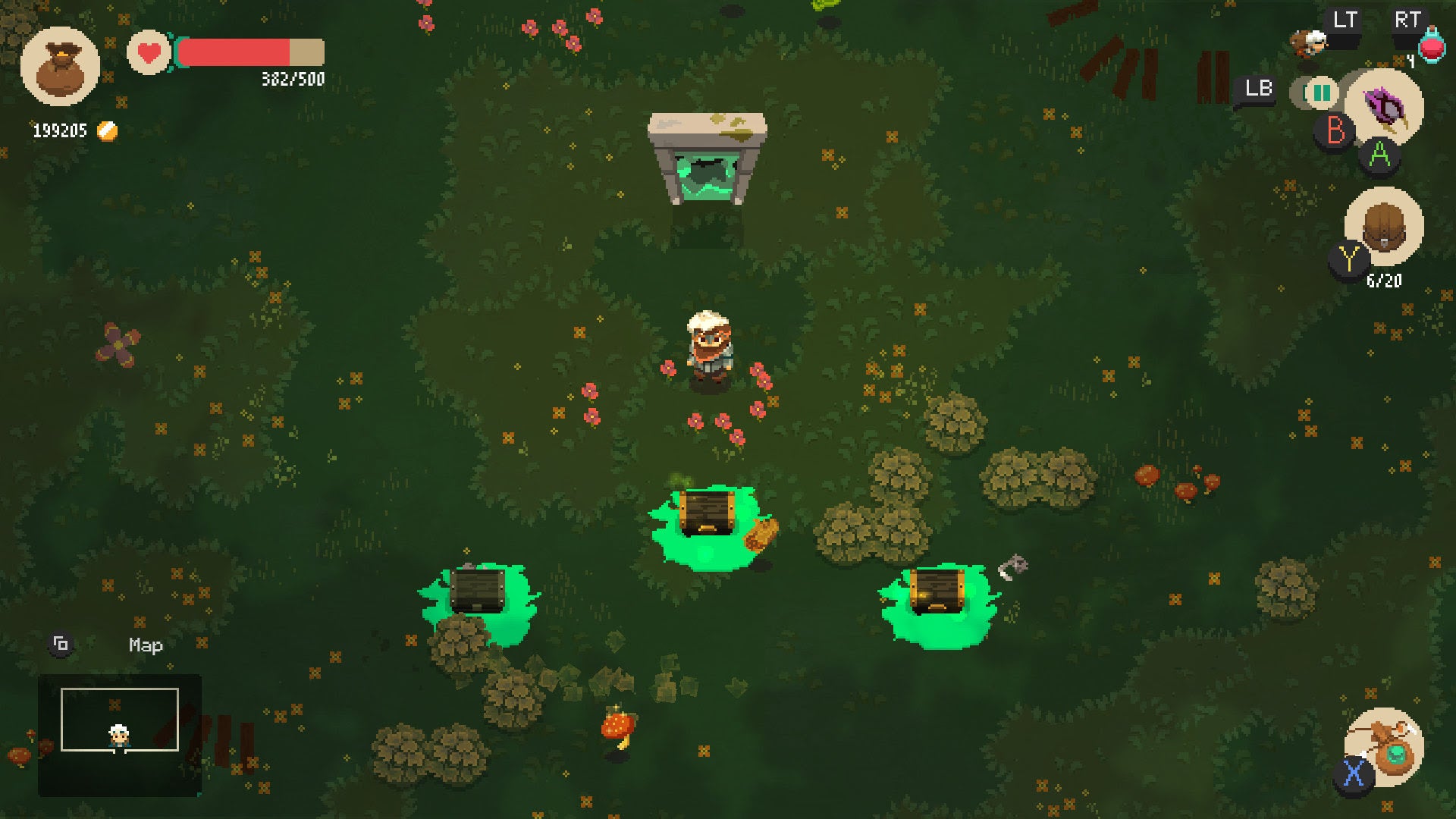
Task: Open the pause menu via pause icon
Action: (1319, 93)
